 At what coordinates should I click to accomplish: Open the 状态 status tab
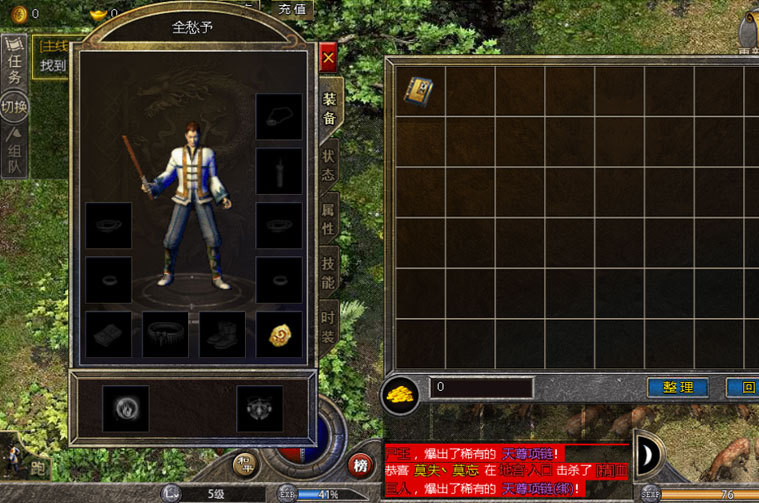tap(329, 168)
